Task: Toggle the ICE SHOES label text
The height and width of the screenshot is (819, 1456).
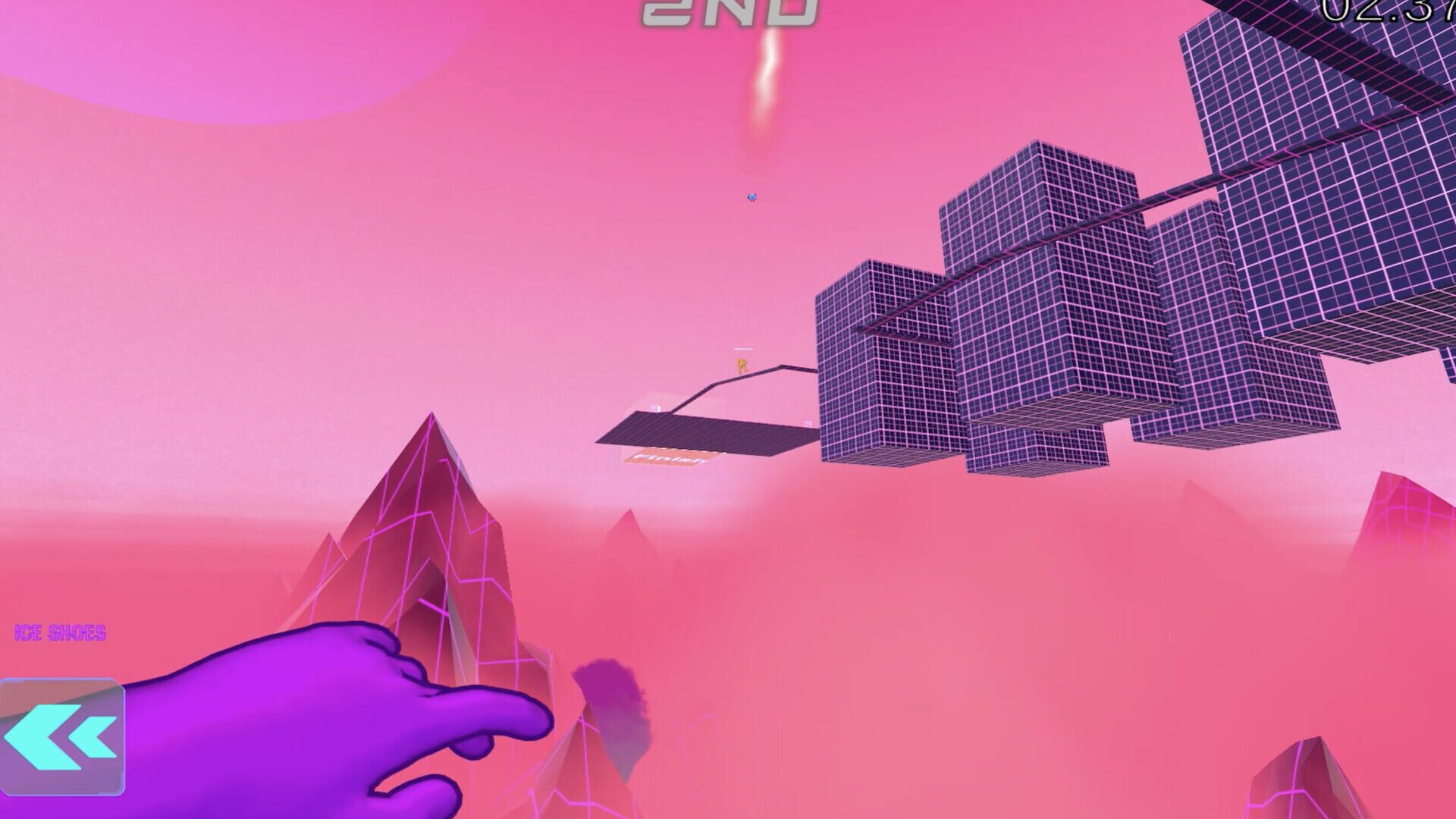Action: (61, 632)
